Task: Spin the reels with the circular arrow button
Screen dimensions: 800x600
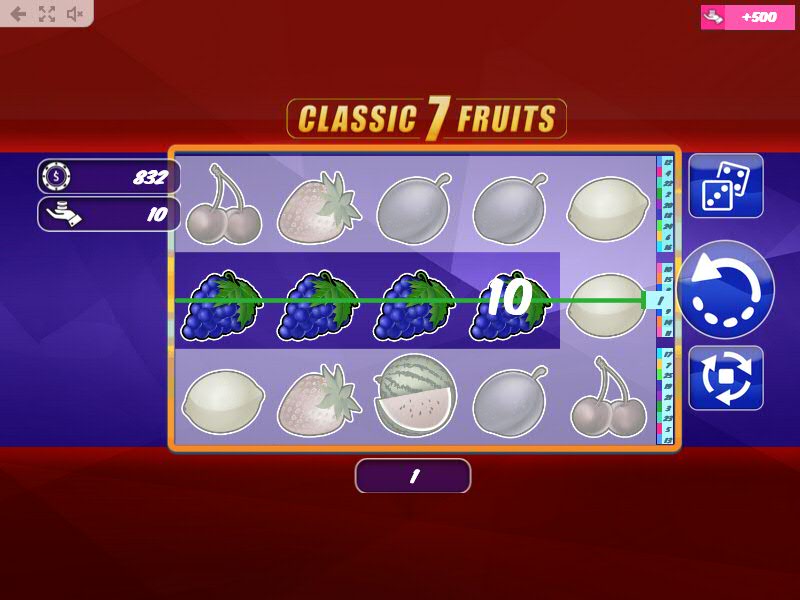Action: 726,290
